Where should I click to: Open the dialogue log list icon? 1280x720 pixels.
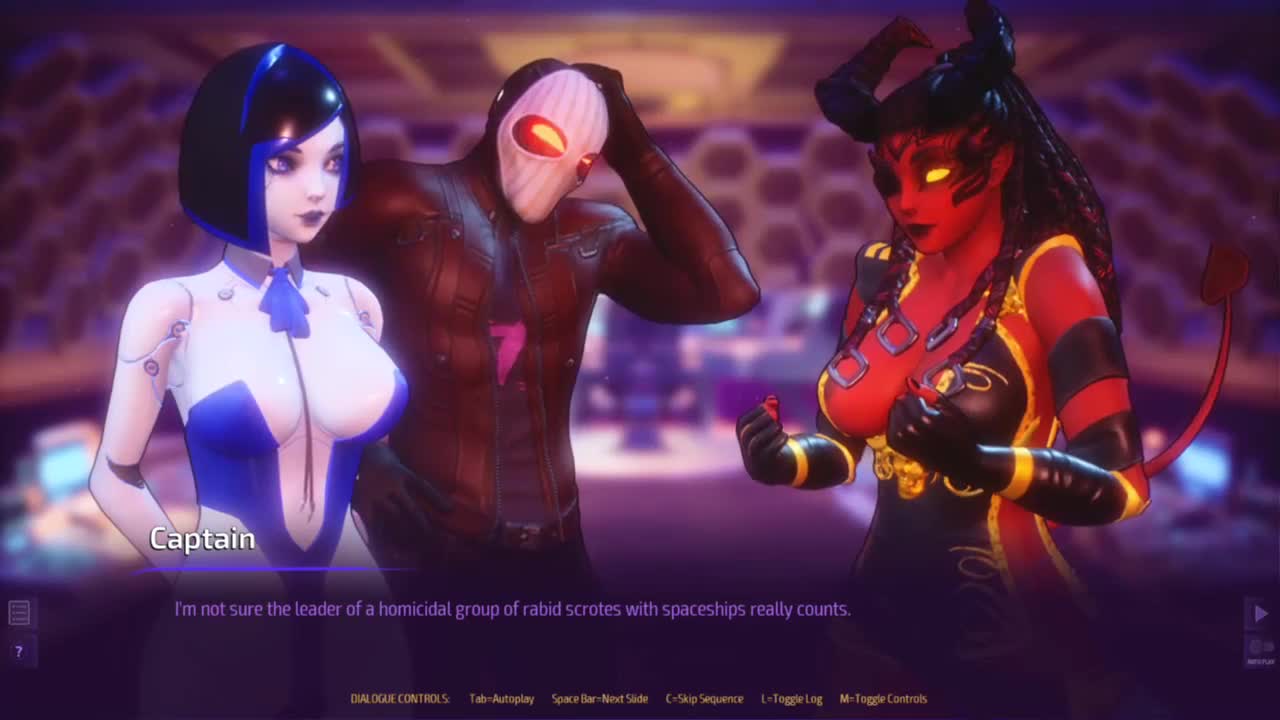point(19,612)
